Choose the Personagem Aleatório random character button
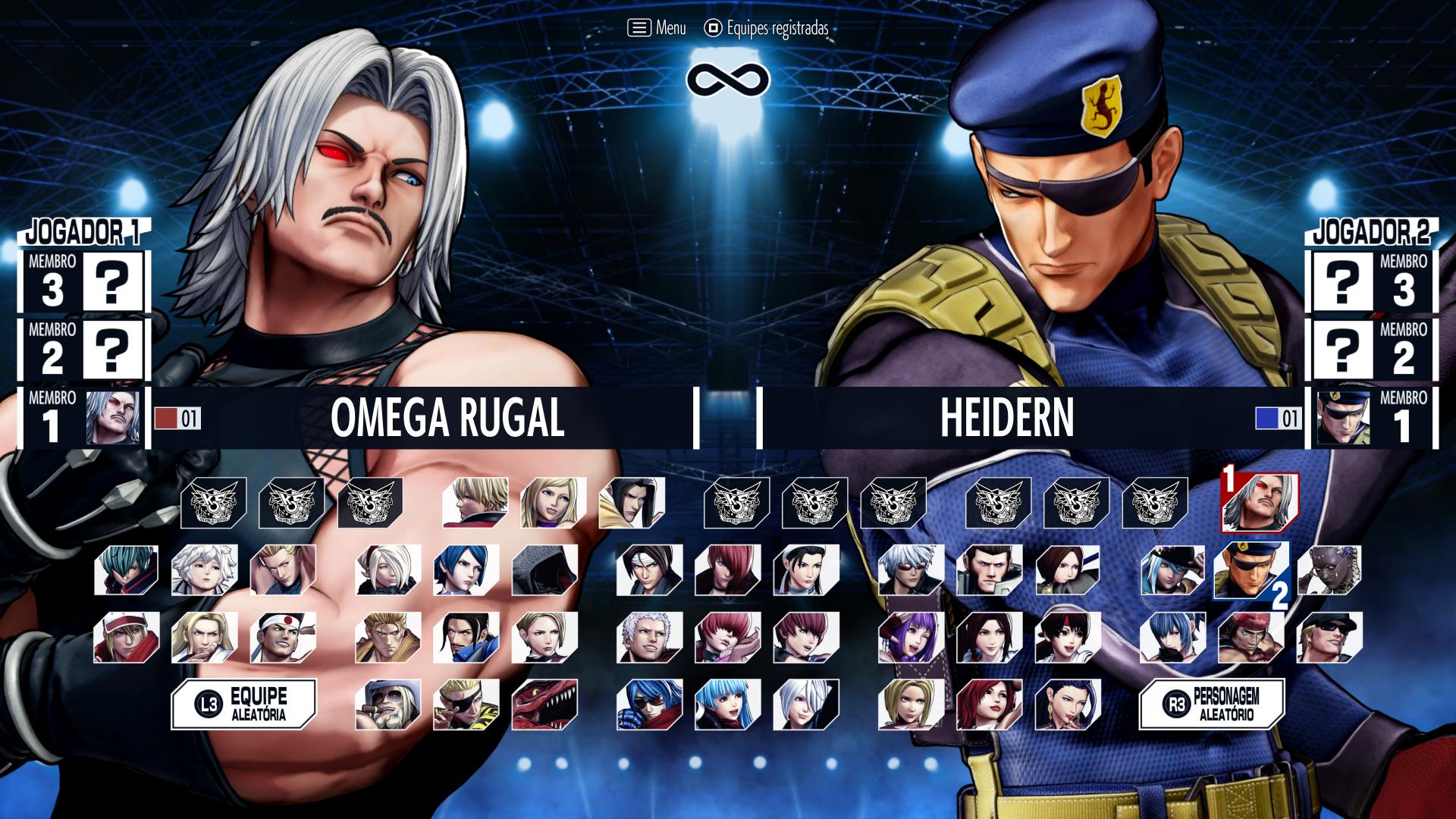Screen dimensions: 1456x819 pyautogui.click(x=1212, y=704)
